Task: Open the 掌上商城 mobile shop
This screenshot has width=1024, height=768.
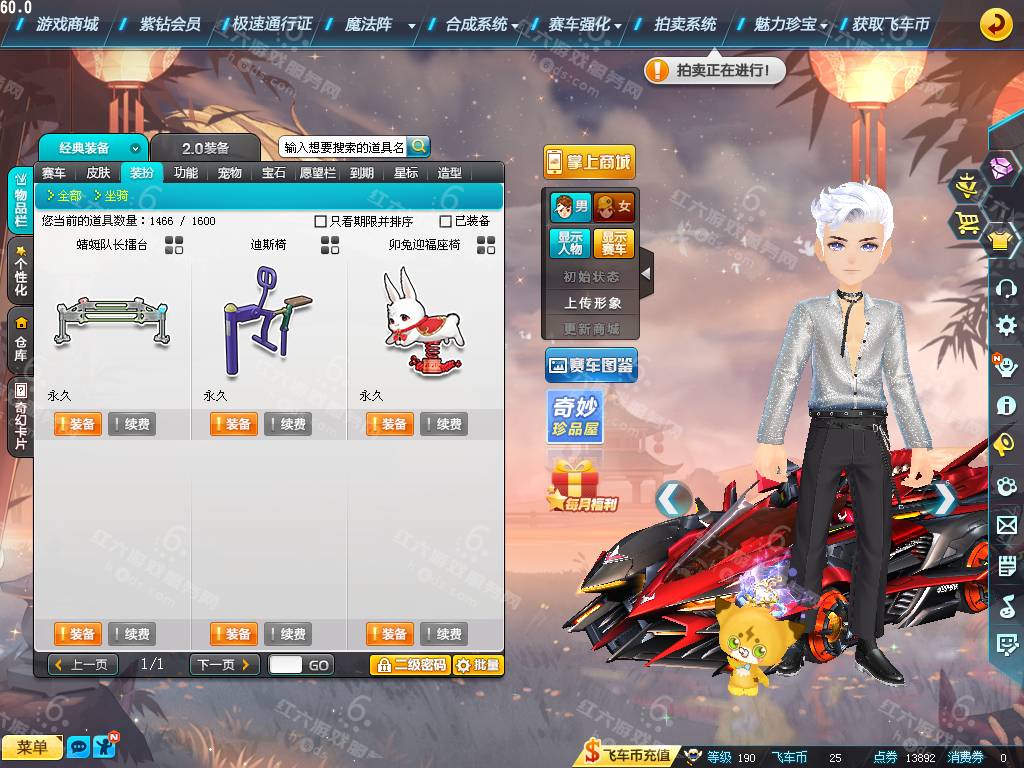Action: click(589, 162)
